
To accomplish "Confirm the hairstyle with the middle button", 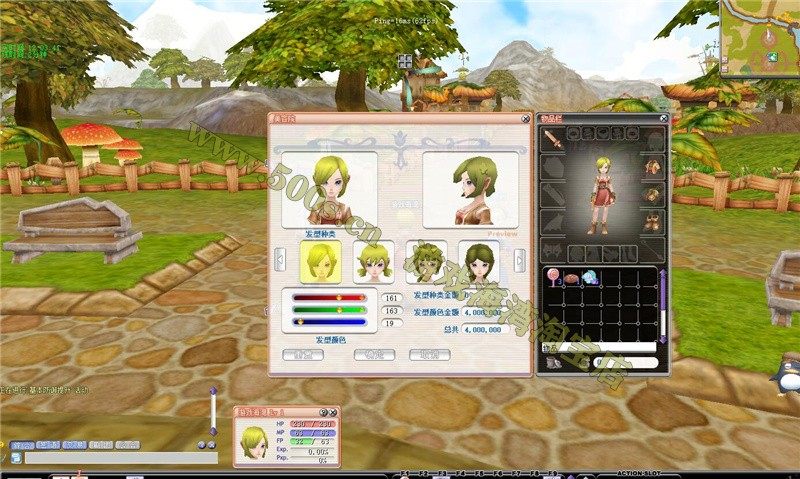I will click(373, 355).
